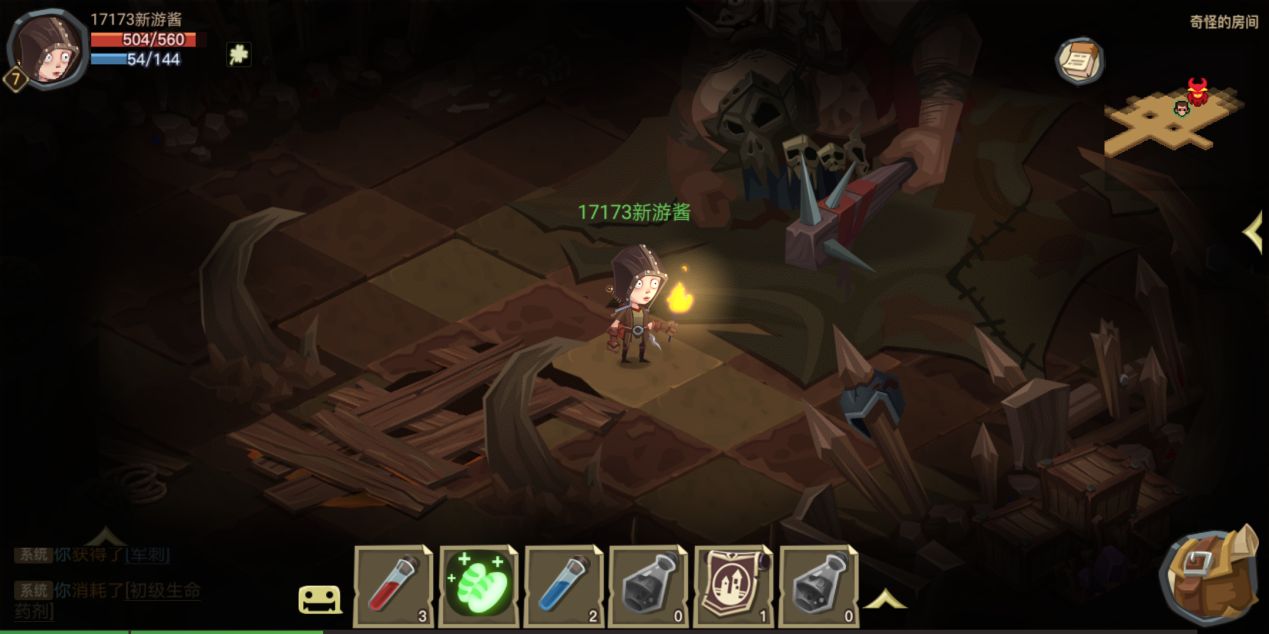Viewport: 1269px width, 634px height.
Task: Open the dungeon room minimap
Action: 1171,118
